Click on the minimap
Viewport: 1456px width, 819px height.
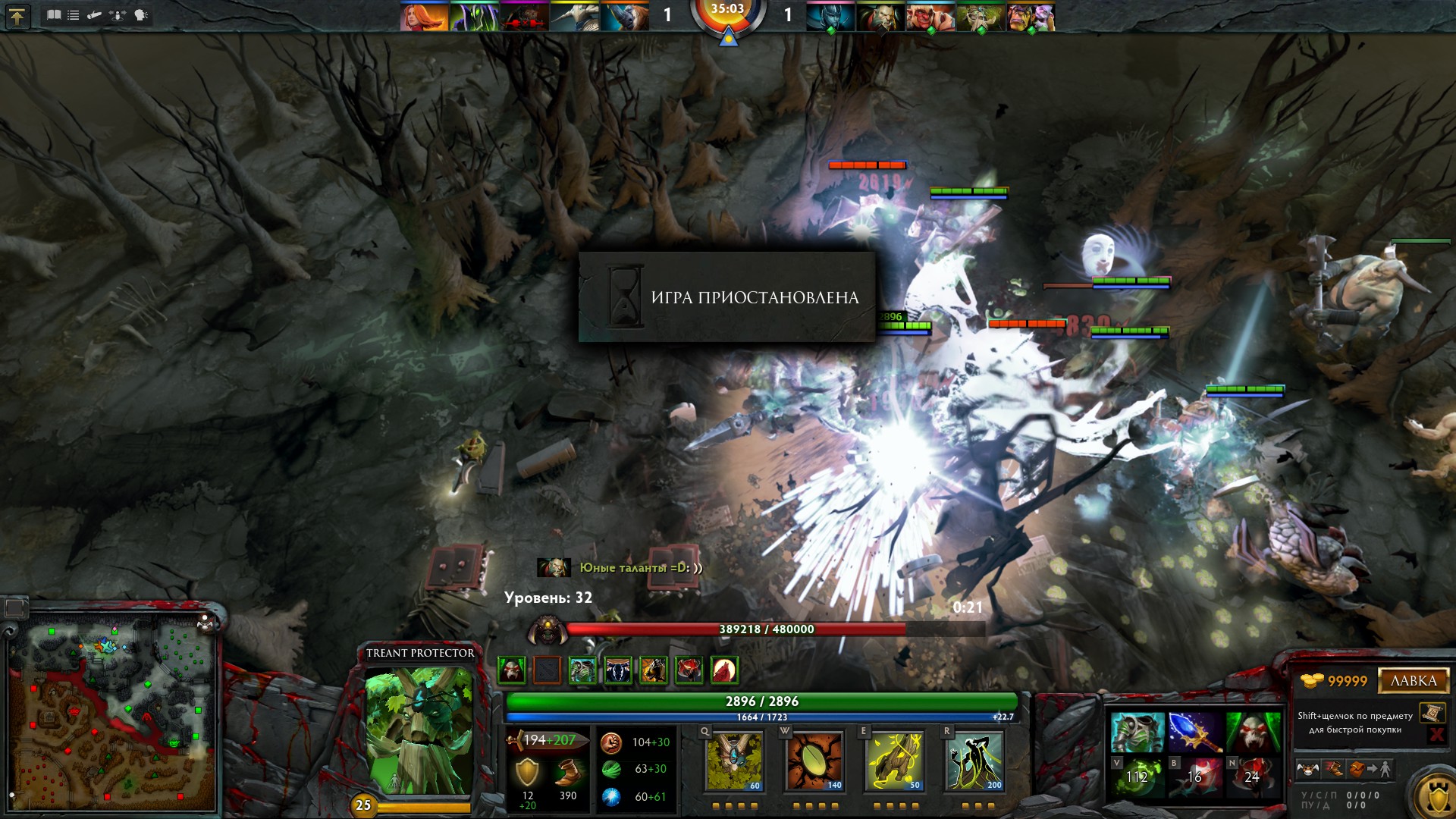114,713
